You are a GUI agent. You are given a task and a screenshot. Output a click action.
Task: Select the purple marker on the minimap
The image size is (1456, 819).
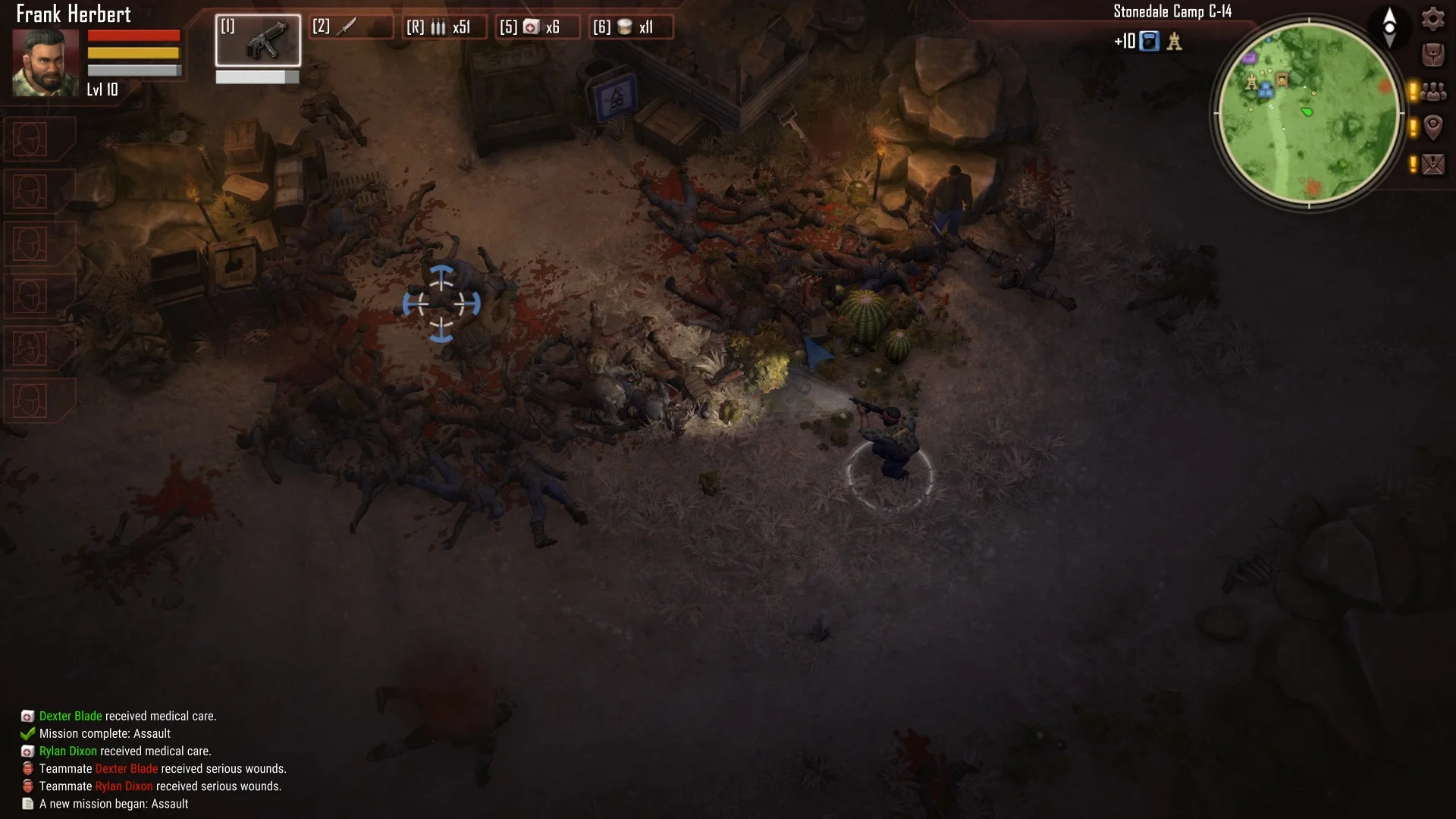[x=1250, y=58]
